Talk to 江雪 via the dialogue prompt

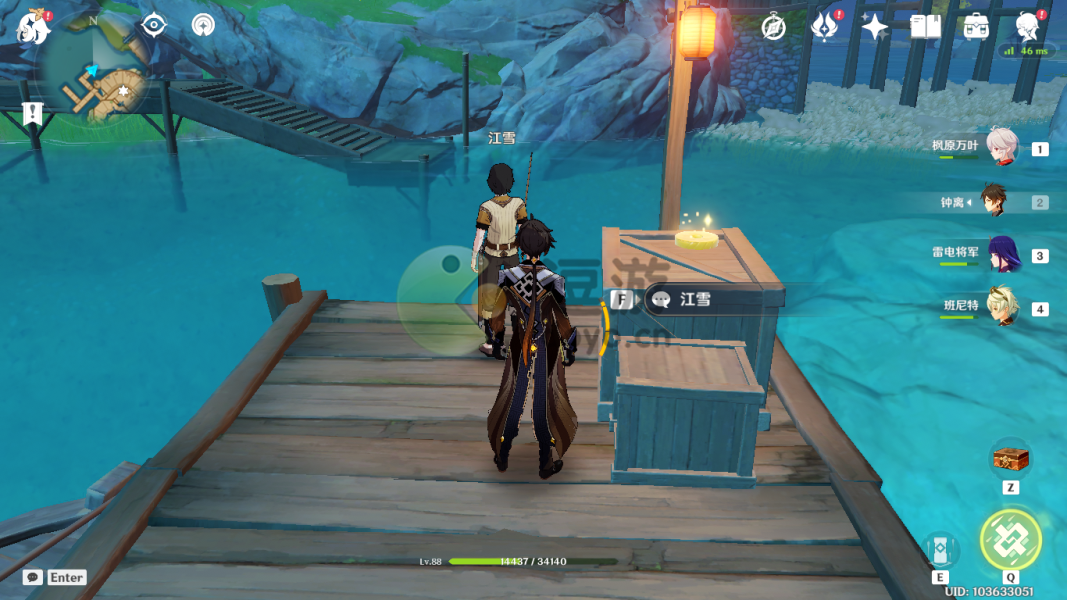coord(694,299)
